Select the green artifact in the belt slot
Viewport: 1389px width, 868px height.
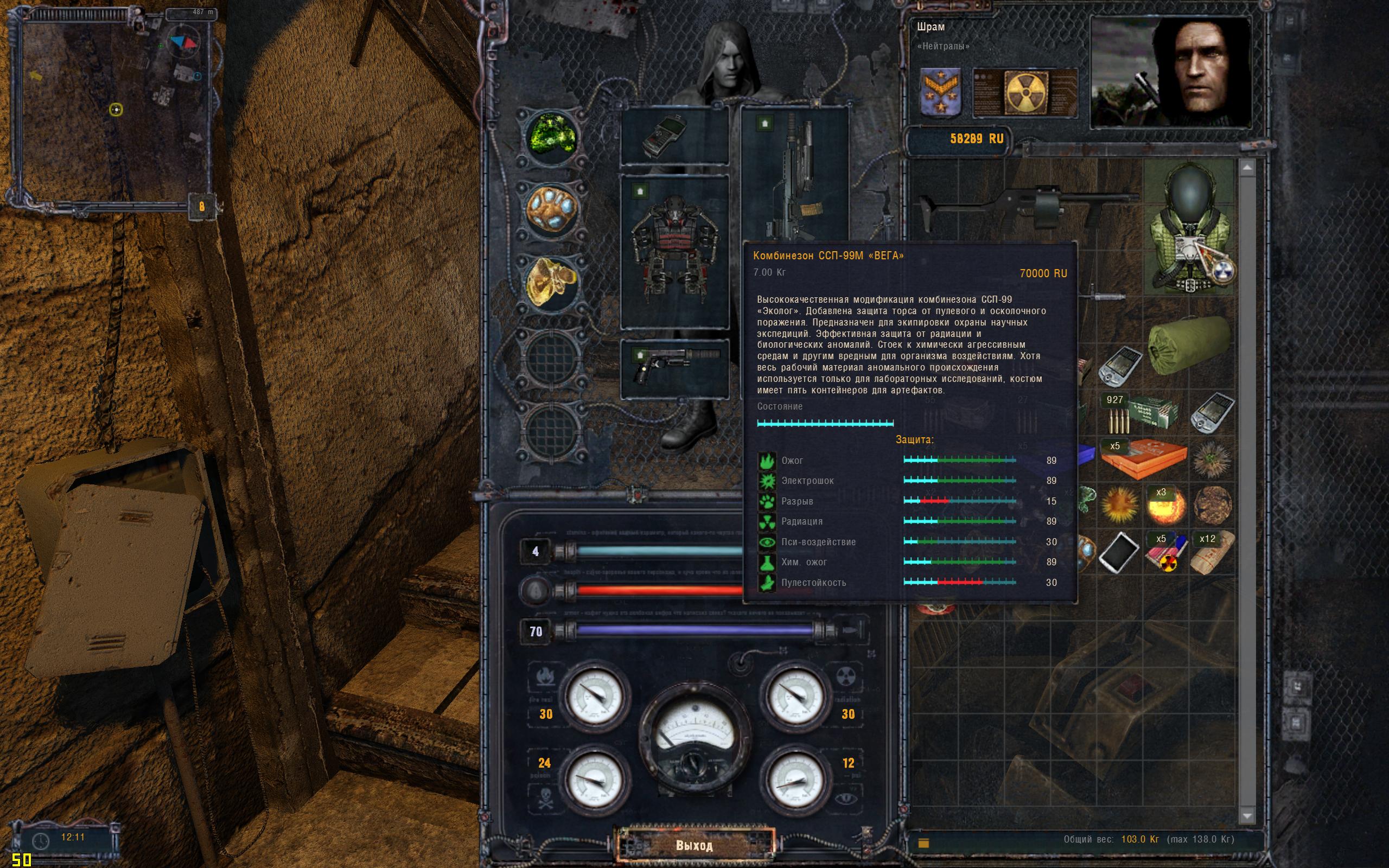tap(551, 137)
